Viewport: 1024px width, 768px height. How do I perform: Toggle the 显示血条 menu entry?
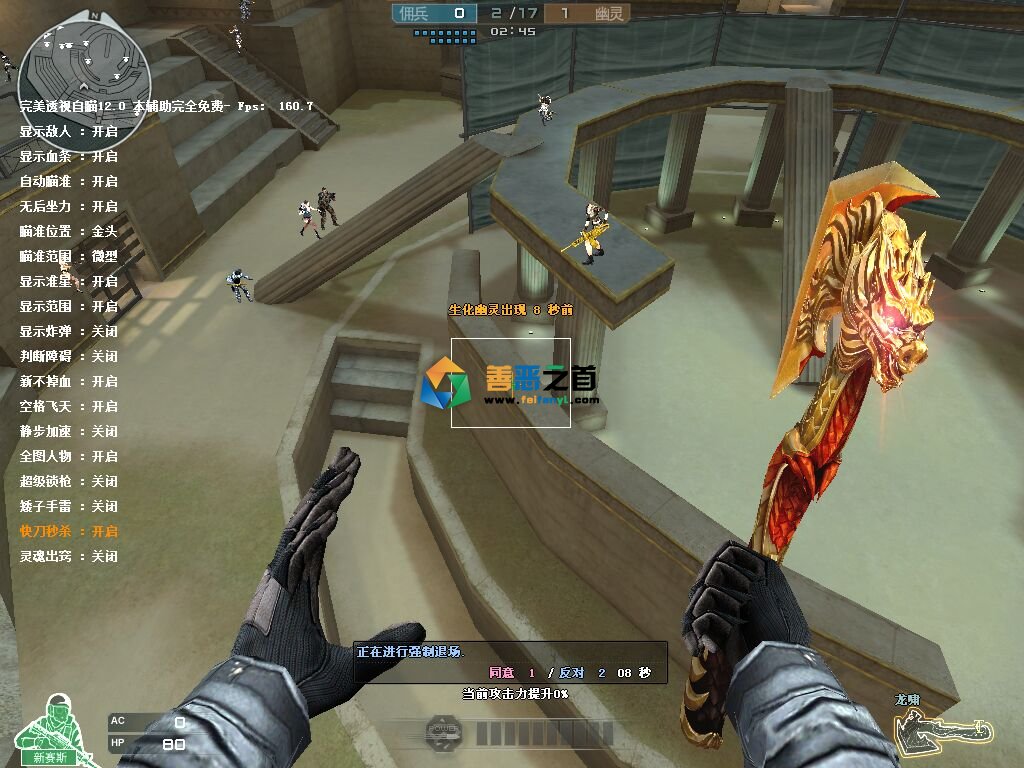[x=68, y=156]
